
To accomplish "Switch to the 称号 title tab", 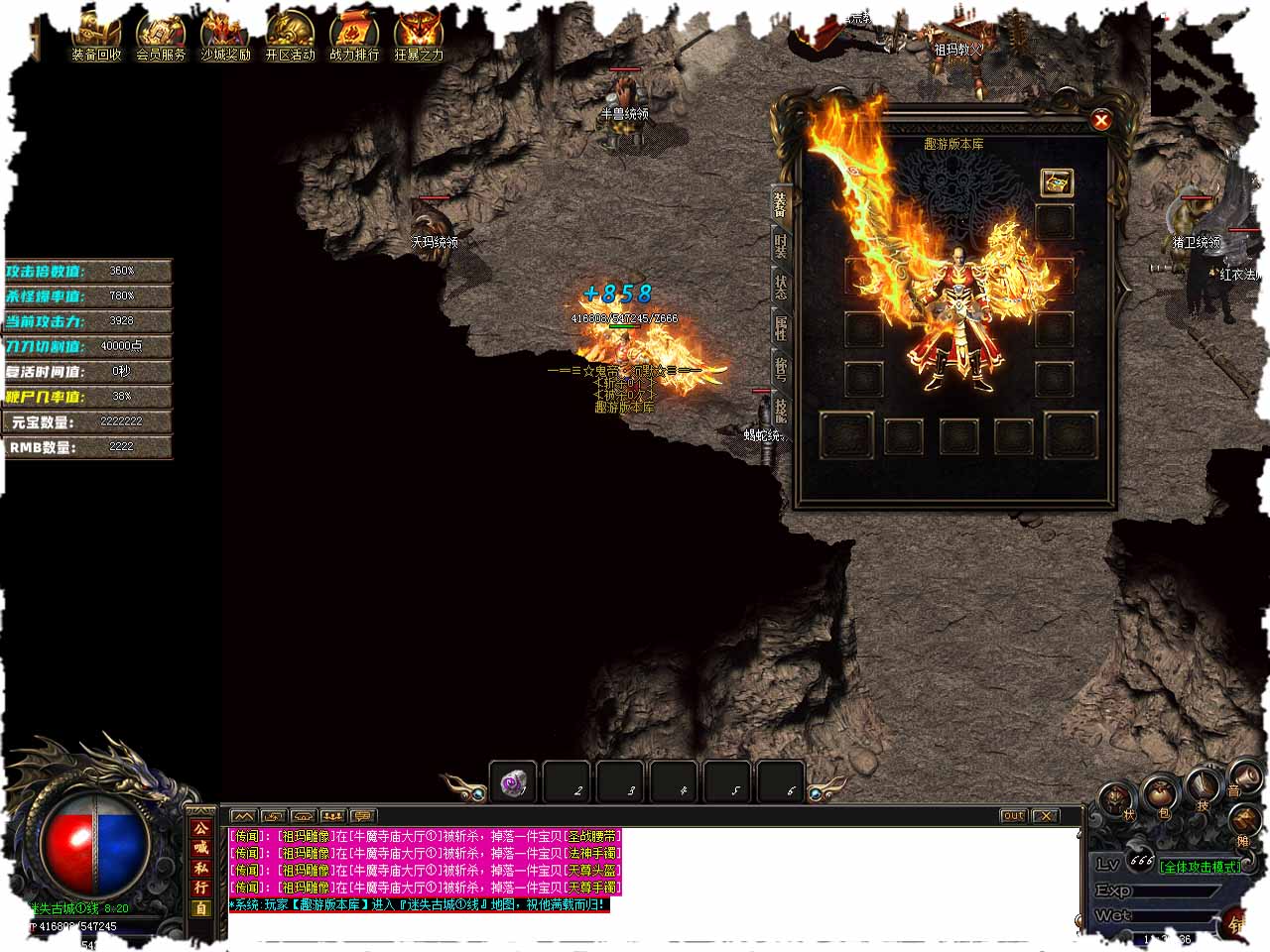I will tap(781, 369).
